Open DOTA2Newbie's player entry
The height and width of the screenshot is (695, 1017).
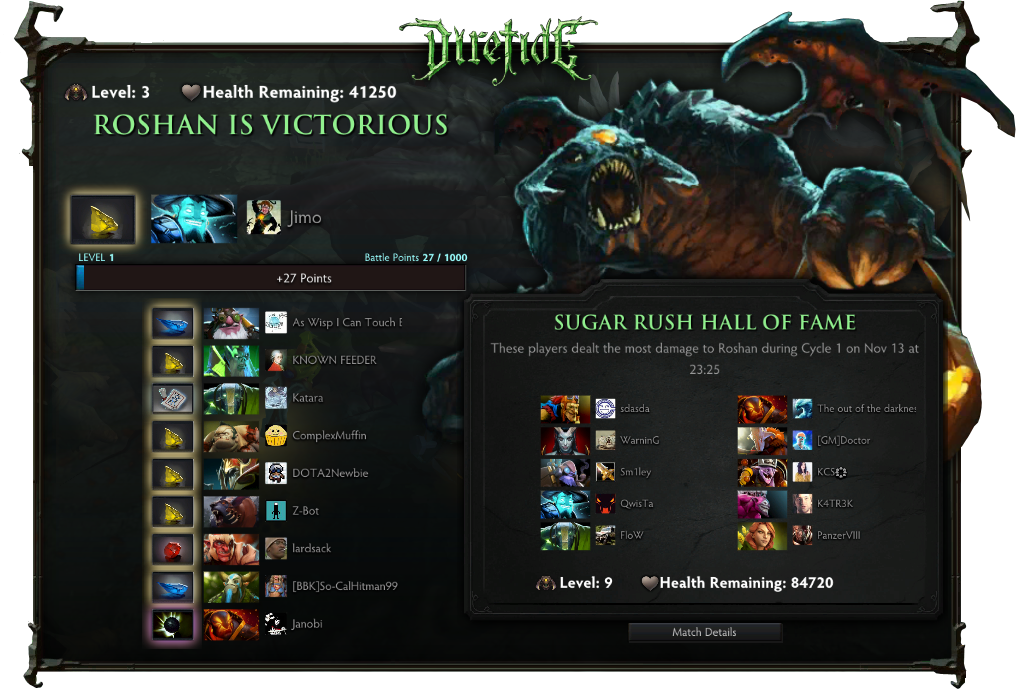click(x=330, y=473)
